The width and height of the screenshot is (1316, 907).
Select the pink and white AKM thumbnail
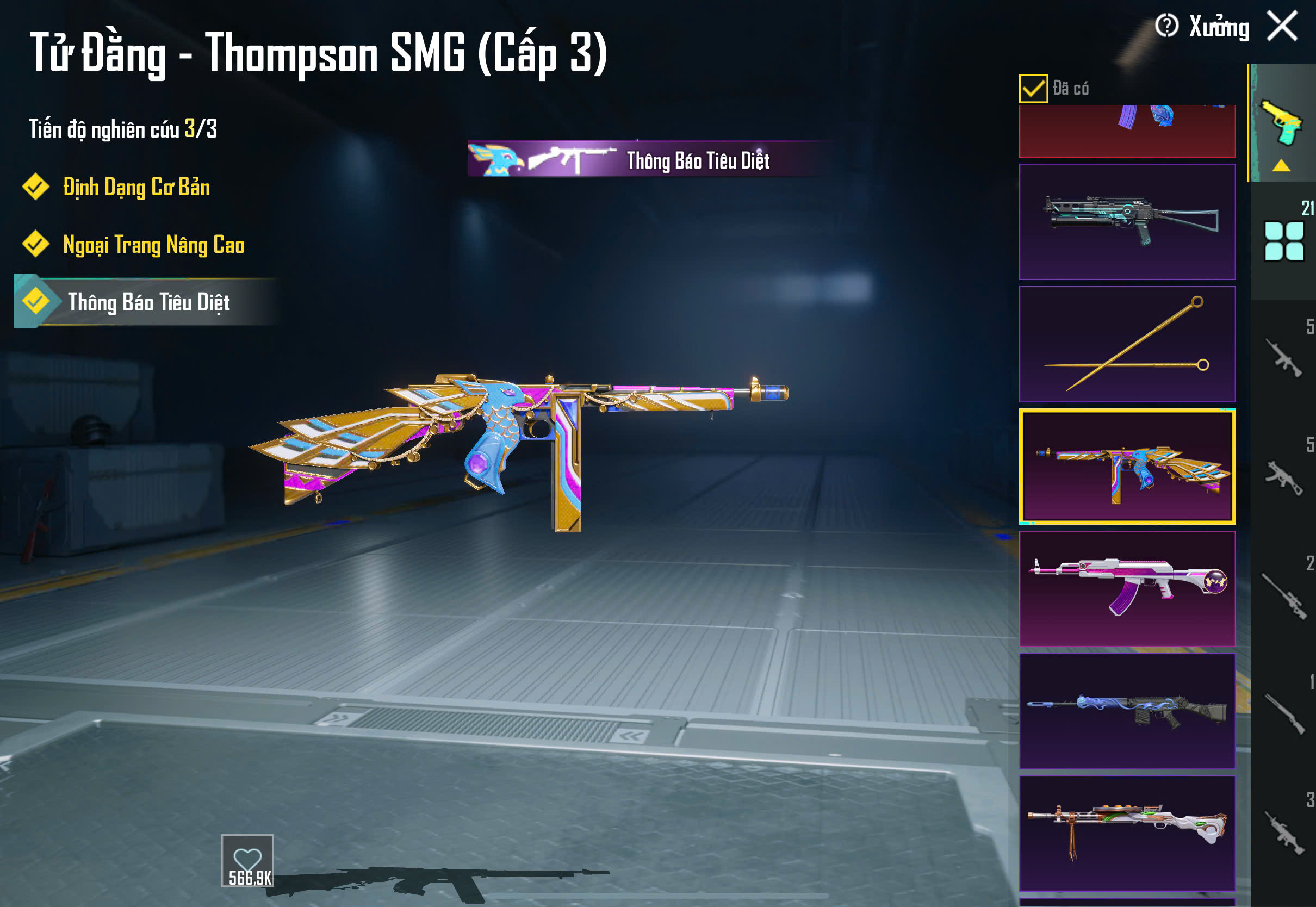[1127, 589]
